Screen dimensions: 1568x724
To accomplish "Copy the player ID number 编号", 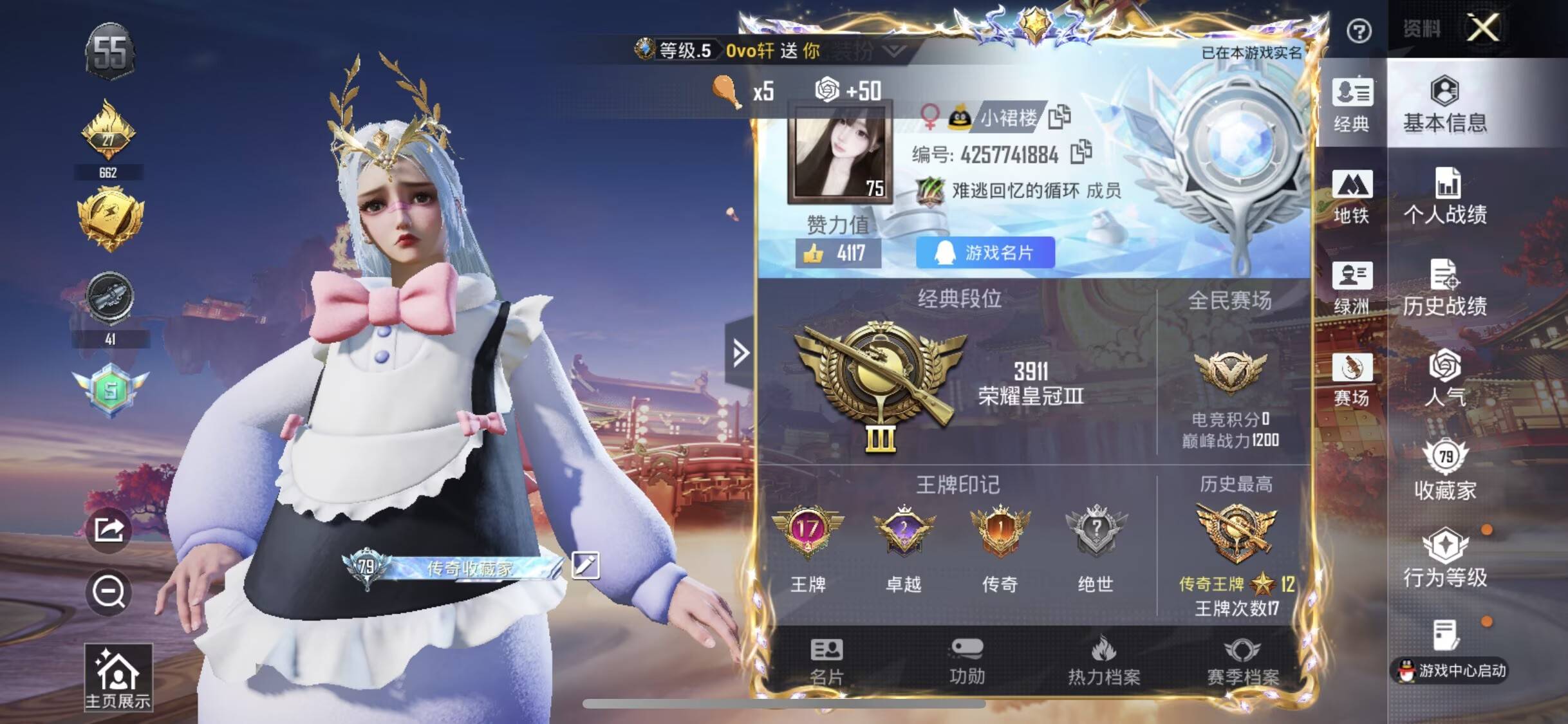I will [x=1081, y=152].
